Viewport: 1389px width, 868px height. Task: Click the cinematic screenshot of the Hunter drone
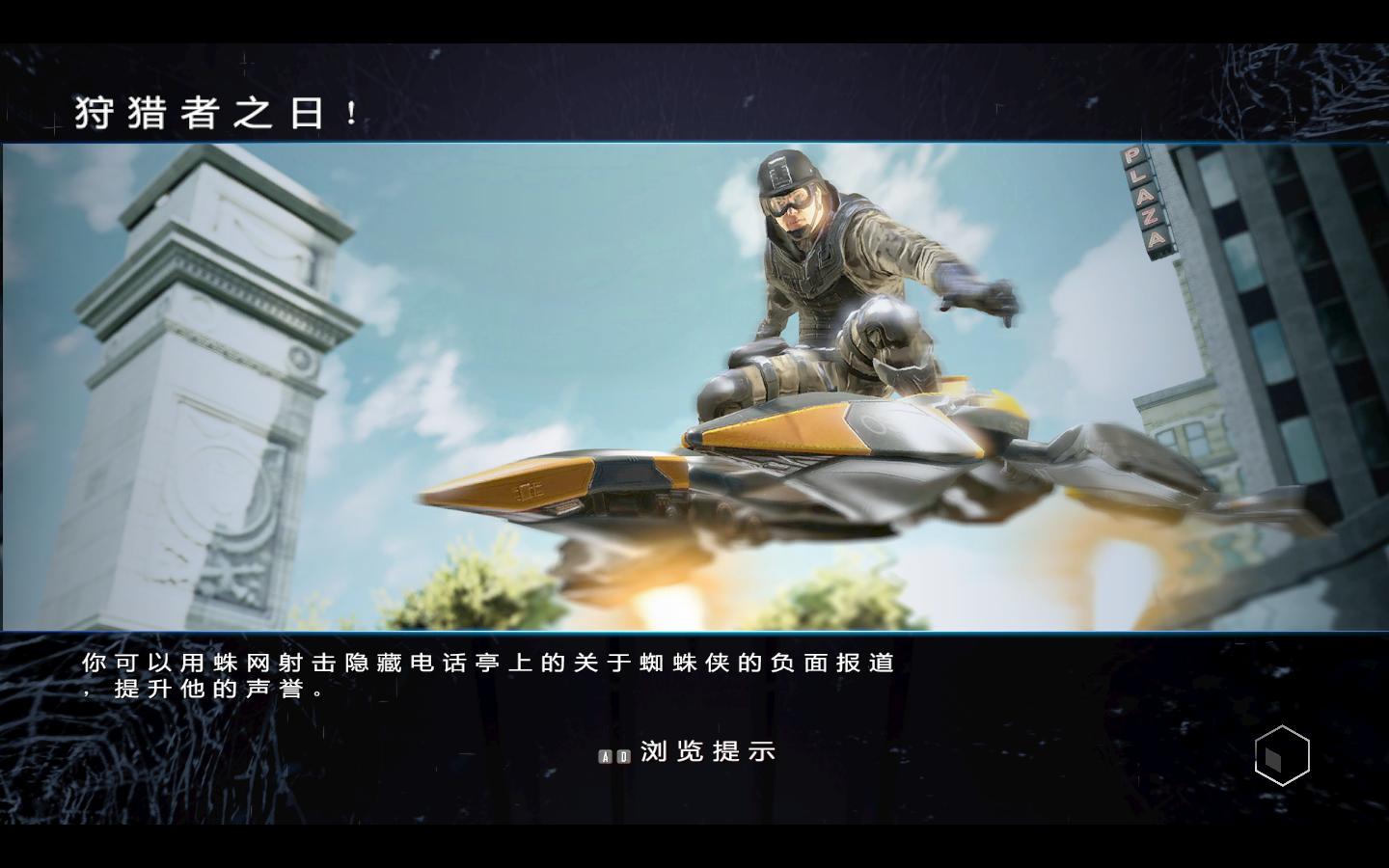(x=694, y=386)
